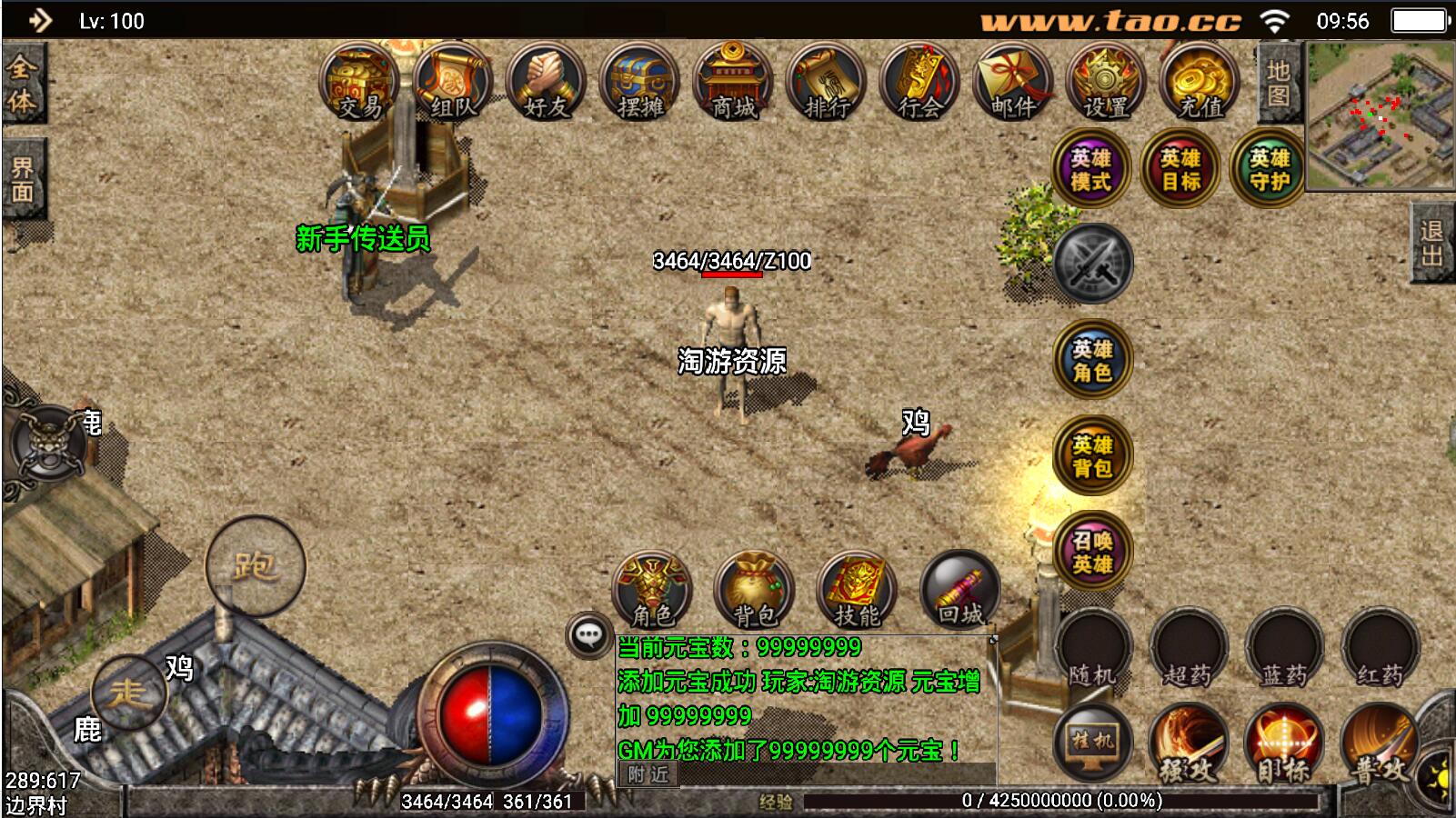This screenshot has width=1456, height=818.
Task: Activate 召唤英雄 summon hero
Action: [x=1091, y=552]
